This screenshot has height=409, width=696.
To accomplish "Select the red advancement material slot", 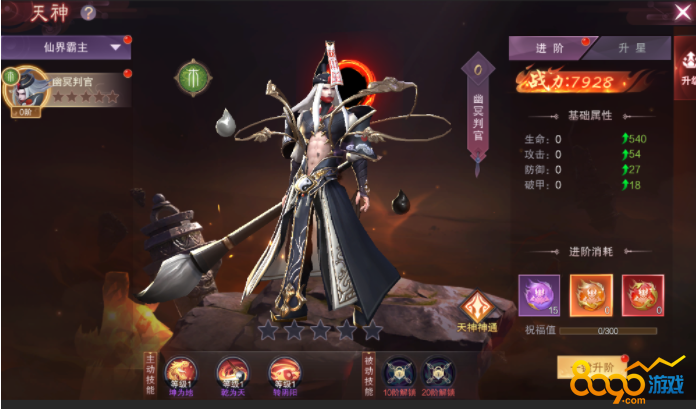I will pos(642,294).
